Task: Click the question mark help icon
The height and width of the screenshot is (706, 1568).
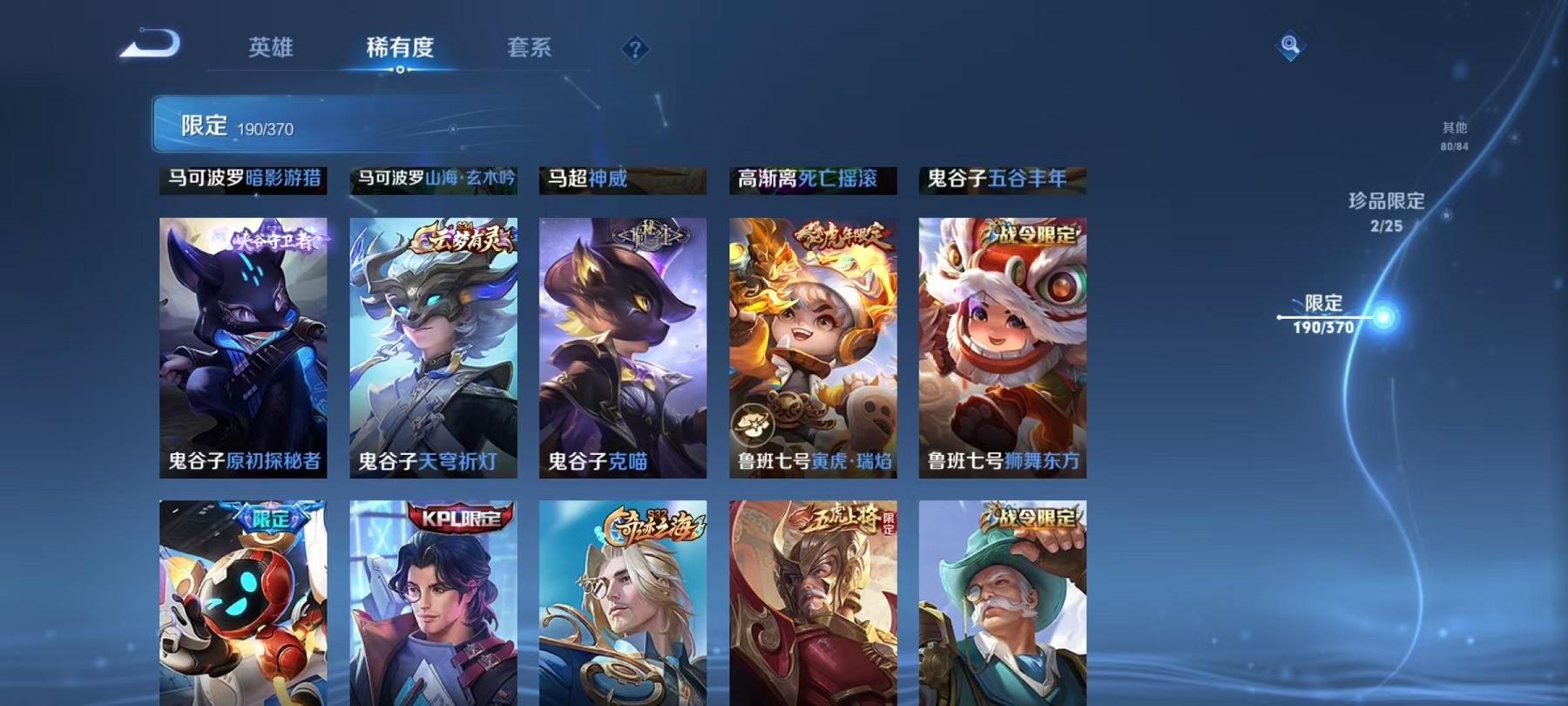Action: pyautogui.click(x=635, y=49)
